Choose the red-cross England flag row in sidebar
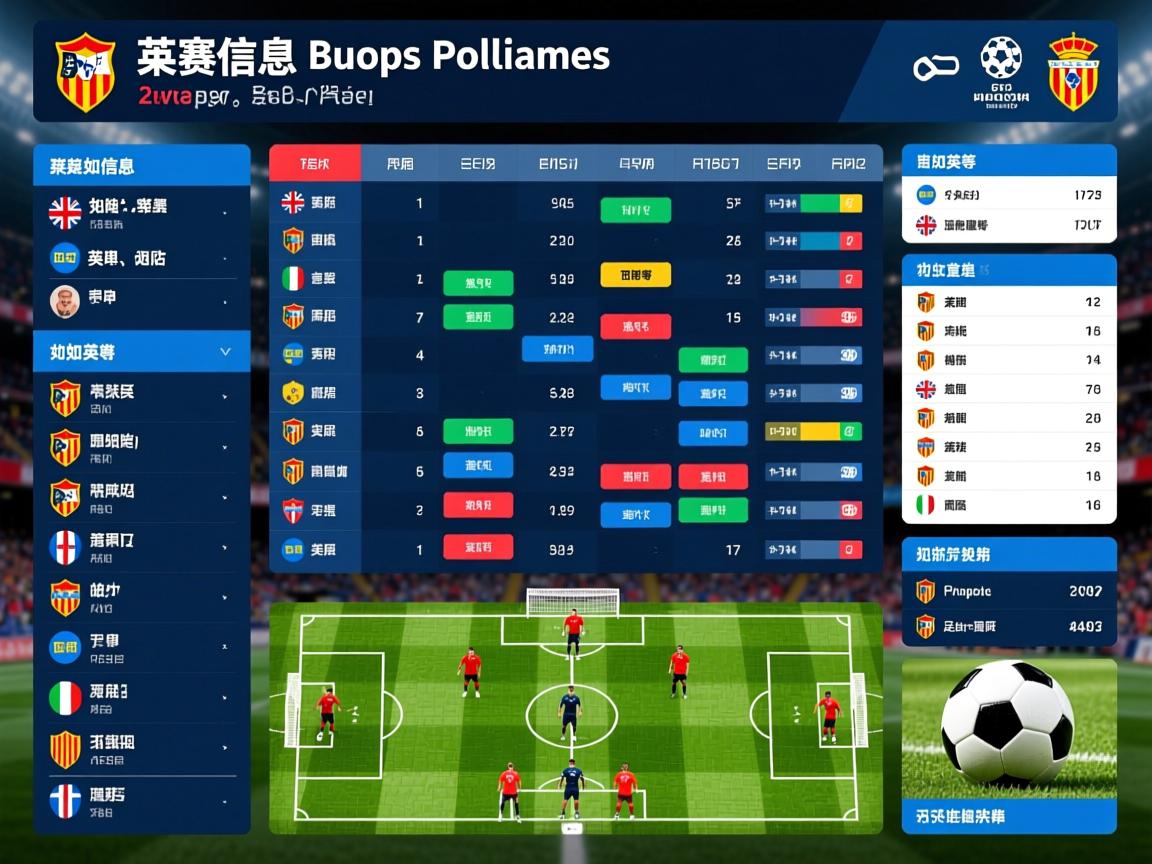 click(140, 546)
